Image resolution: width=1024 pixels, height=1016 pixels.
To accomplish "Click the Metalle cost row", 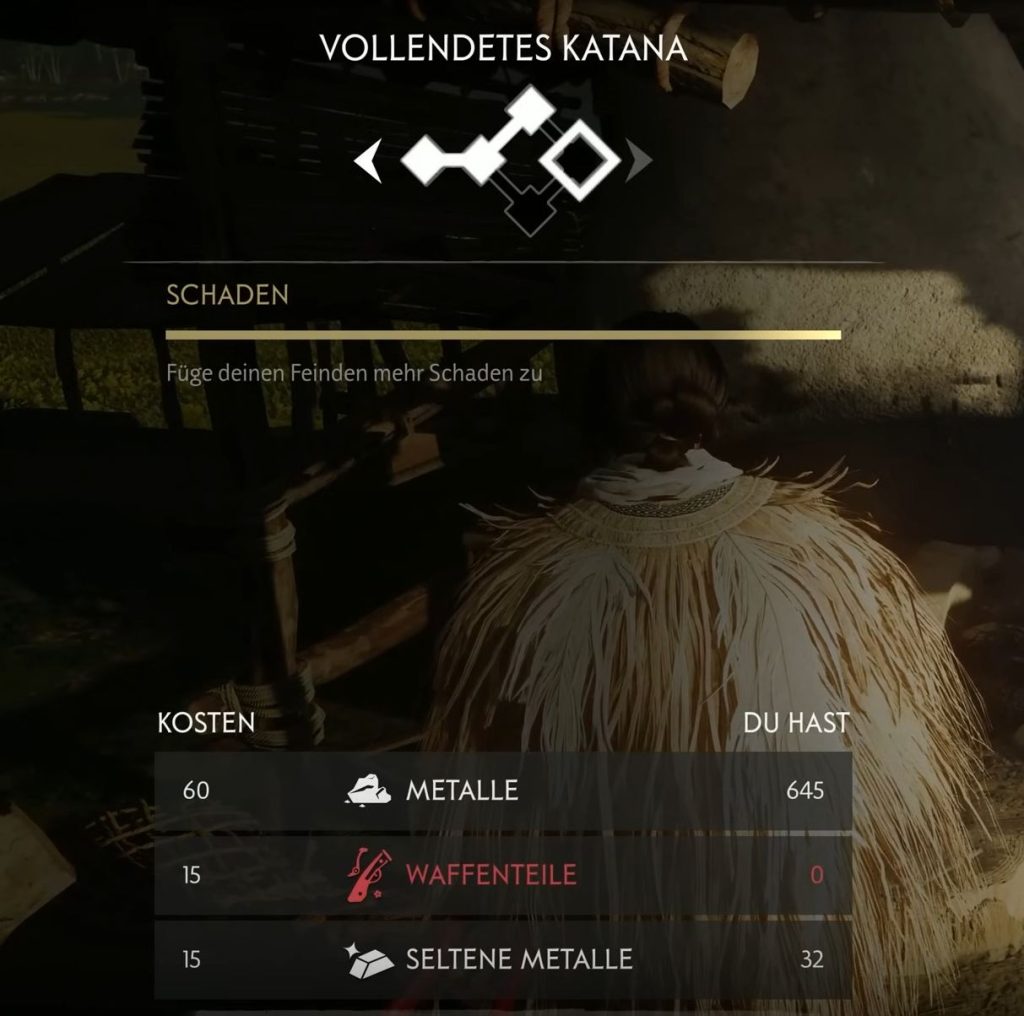I will pyautogui.click(x=503, y=791).
